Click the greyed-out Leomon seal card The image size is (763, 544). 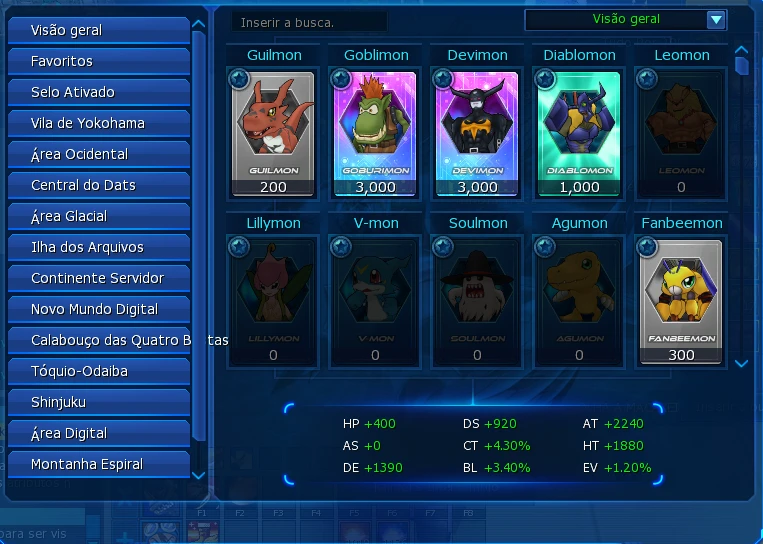[x=681, y=132]
